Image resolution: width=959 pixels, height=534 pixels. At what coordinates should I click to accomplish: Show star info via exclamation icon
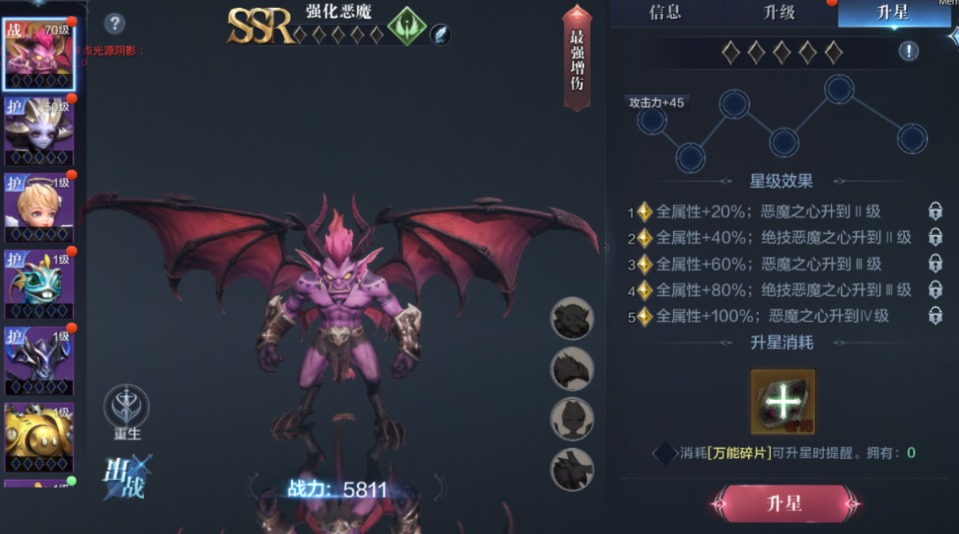click(908, 51)
